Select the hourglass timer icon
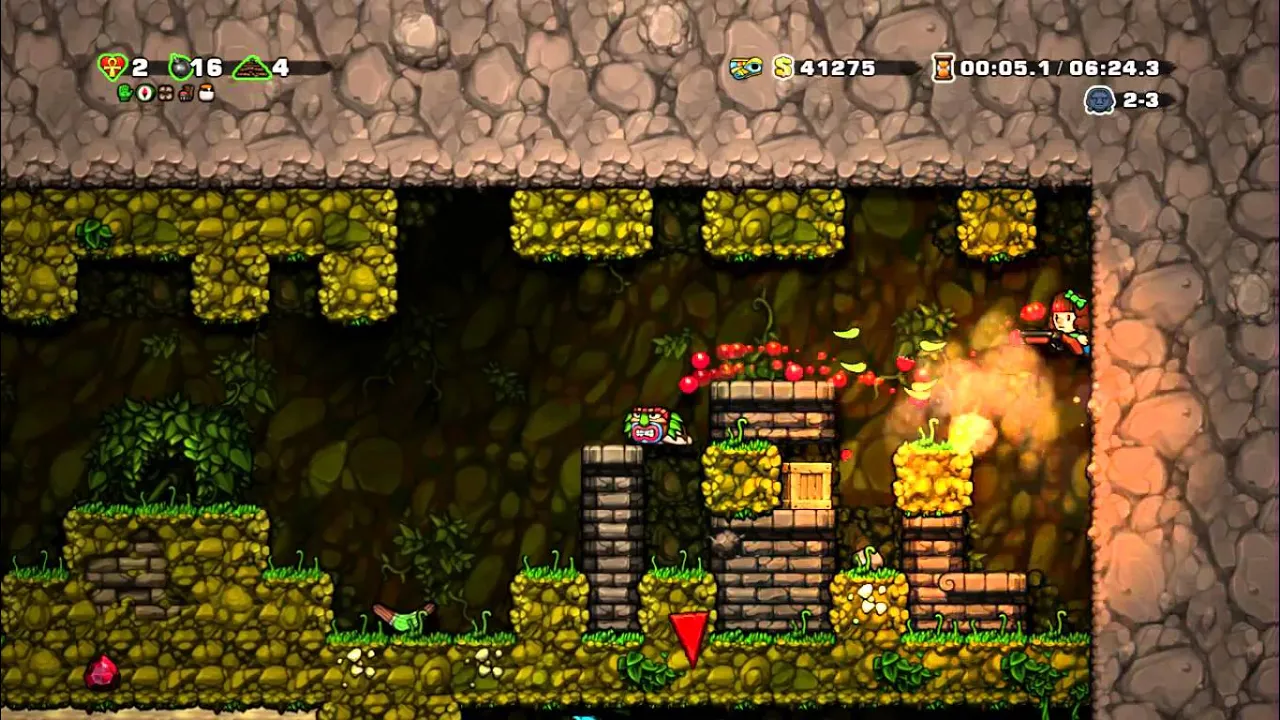The image size is (1280, 720). coord(943,68)
